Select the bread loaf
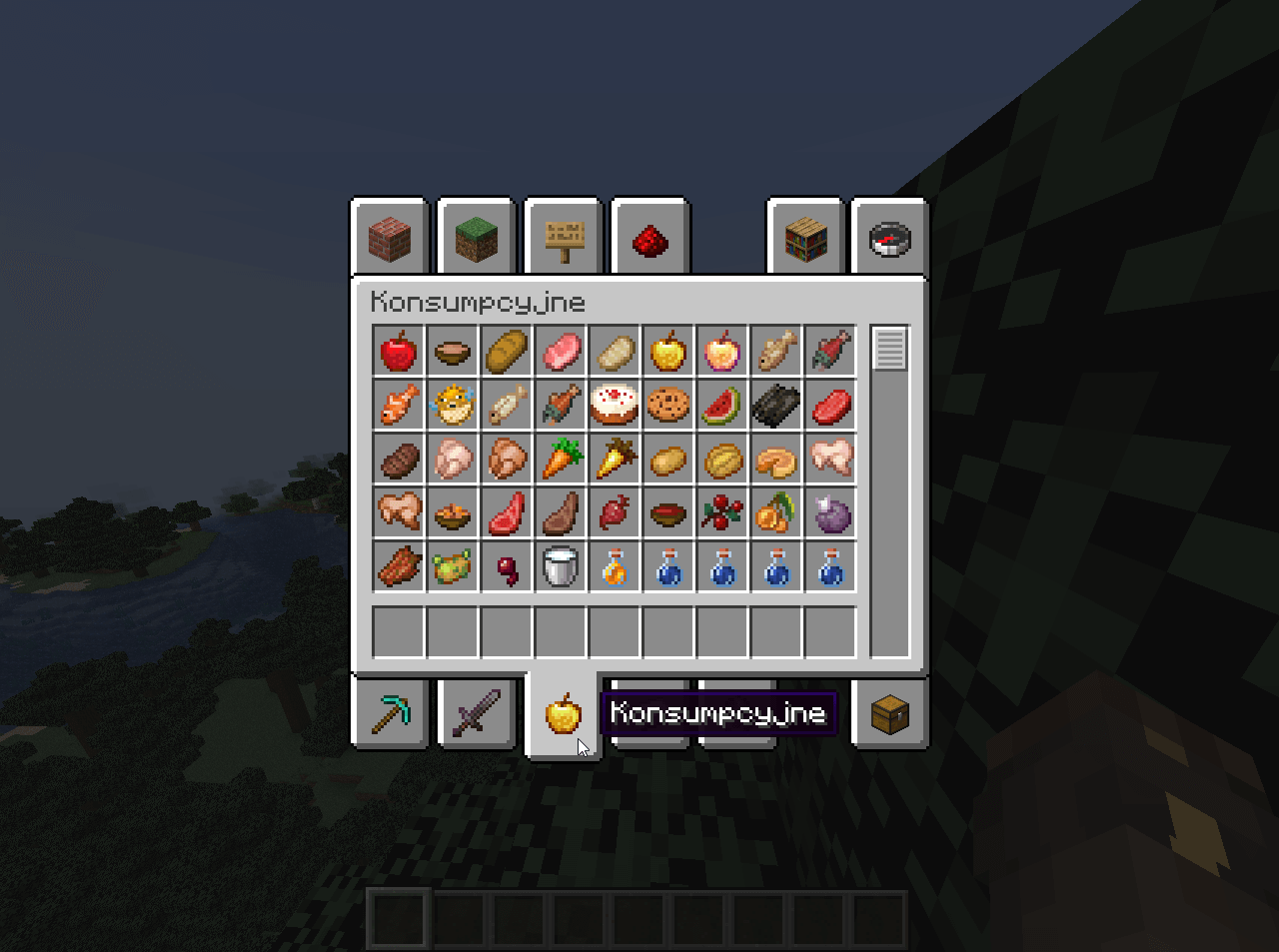Image resolution: width=1279 pixels, height=952 pixels. (x=507, y=352)
